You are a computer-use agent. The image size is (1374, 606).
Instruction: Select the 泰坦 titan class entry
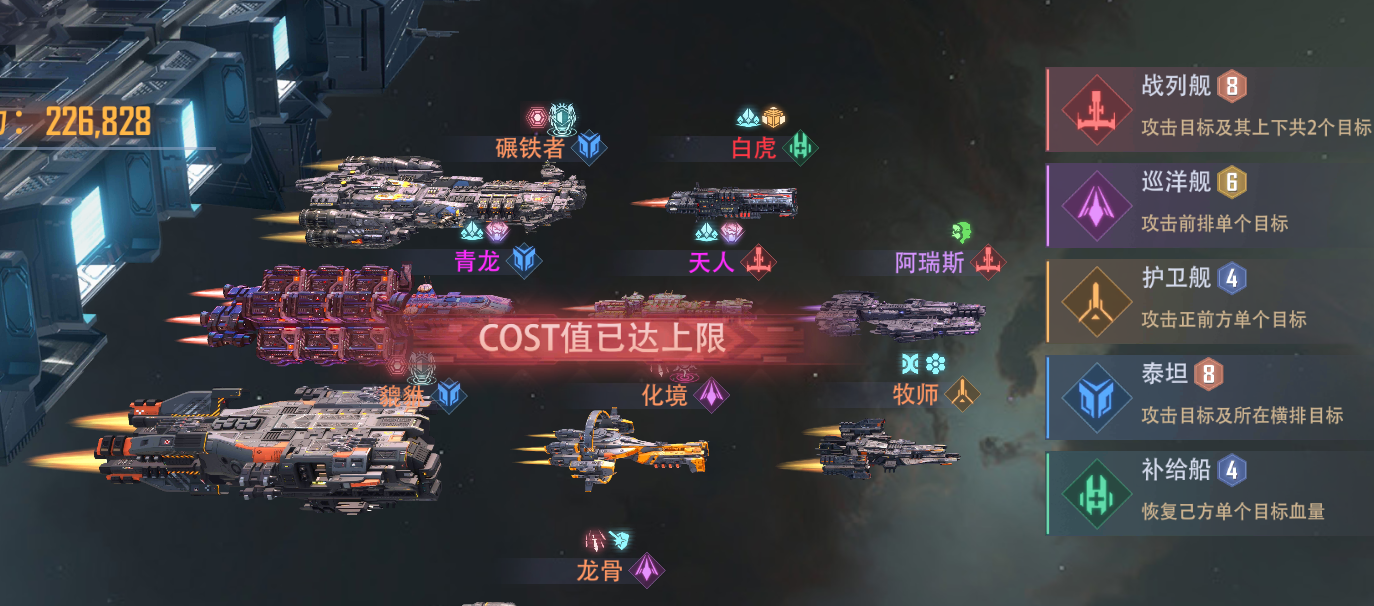tap(1210, 397)
